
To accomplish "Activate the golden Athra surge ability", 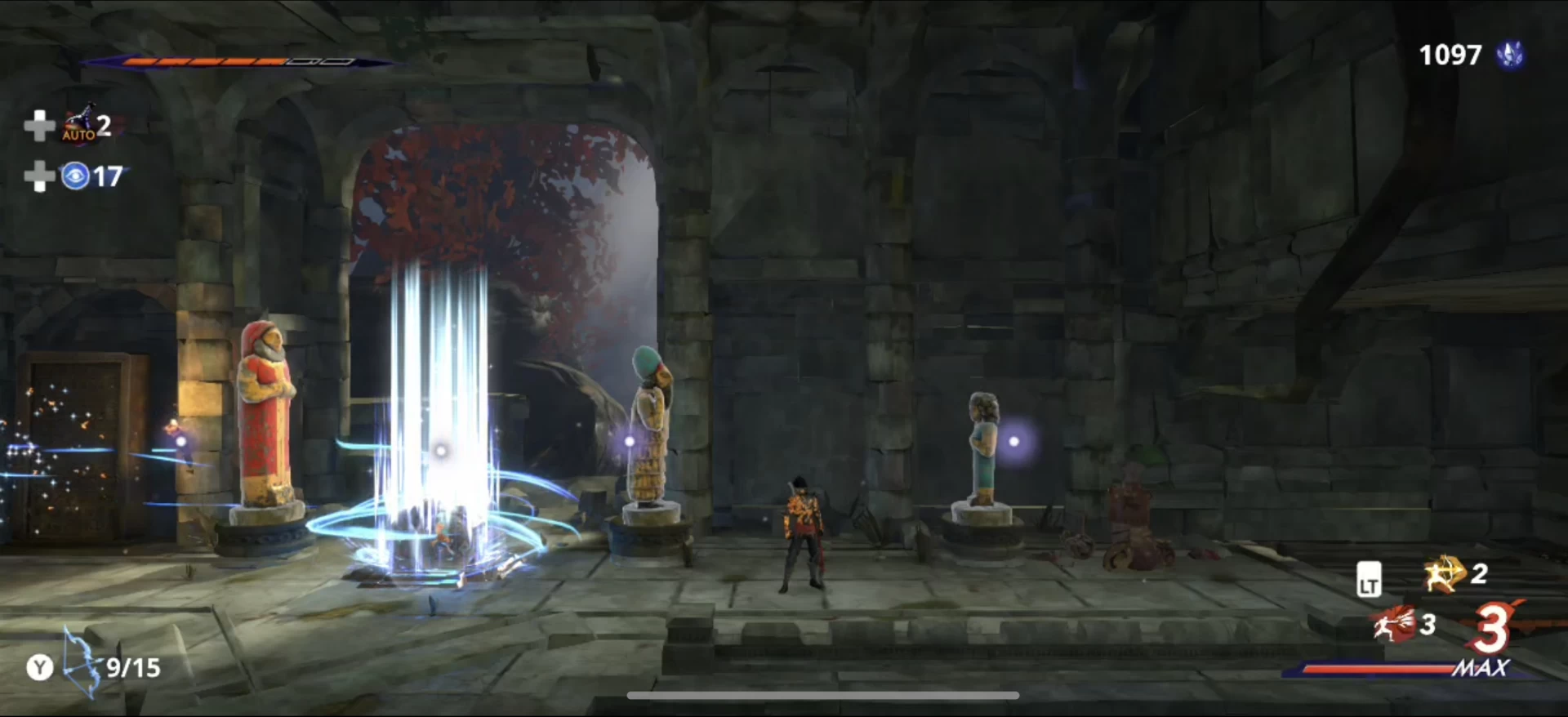I will point(1443,575).
